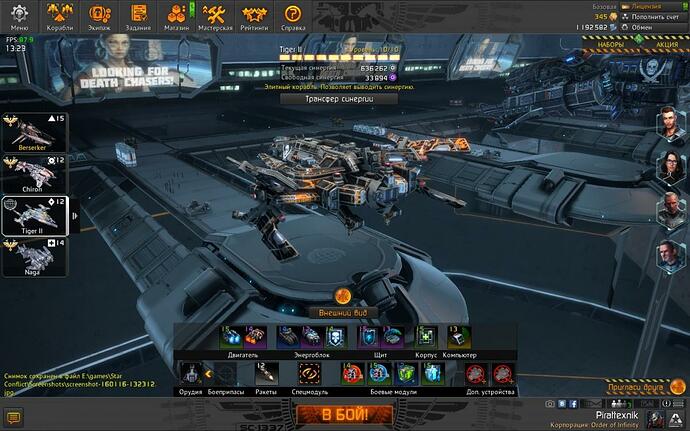Select the Спецмодуль special module slot
This screenshot has width=690, height=431.
pos(309,374)
